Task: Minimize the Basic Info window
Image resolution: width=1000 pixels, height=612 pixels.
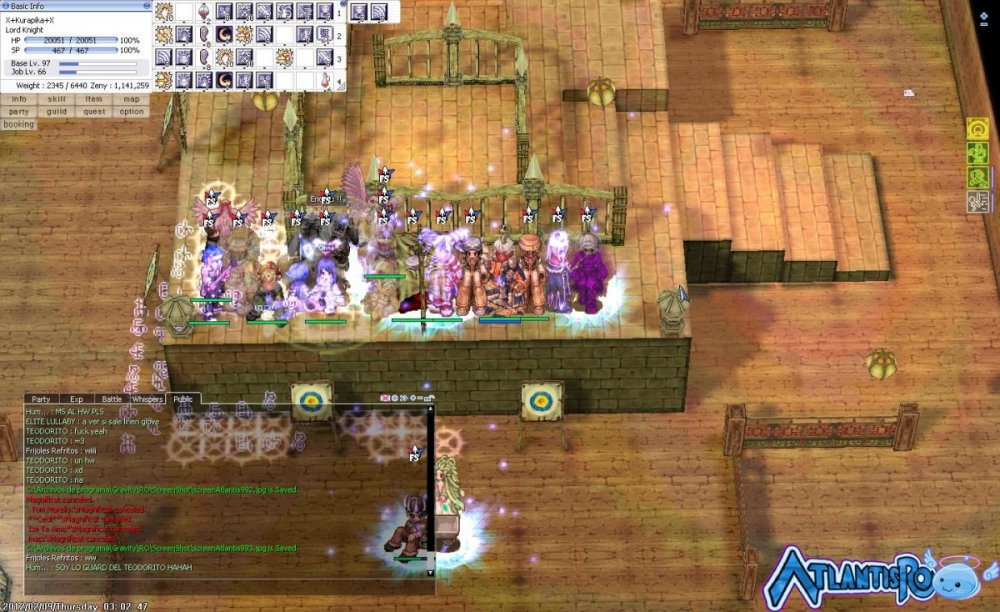Action: 145,6
